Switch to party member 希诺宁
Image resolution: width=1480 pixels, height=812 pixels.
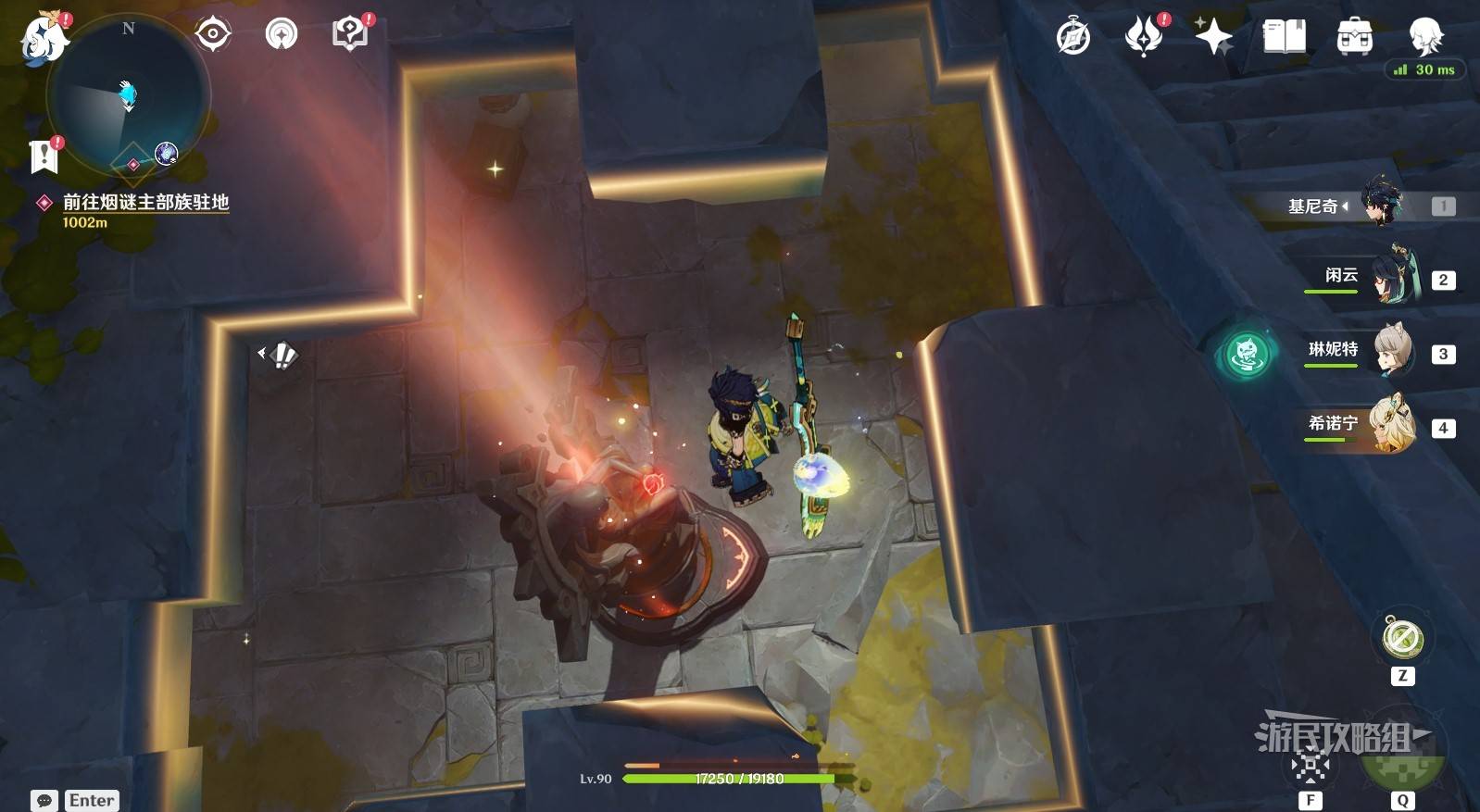[x=1380, y=425]
